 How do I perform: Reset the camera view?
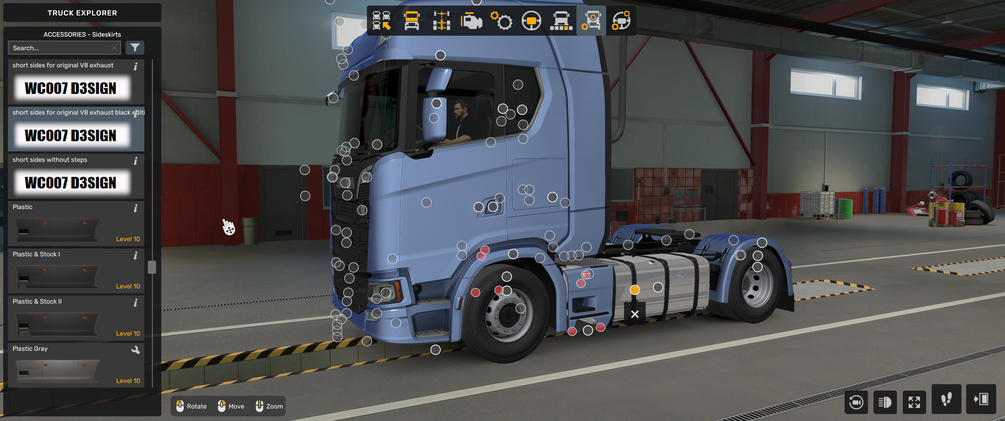856,402
